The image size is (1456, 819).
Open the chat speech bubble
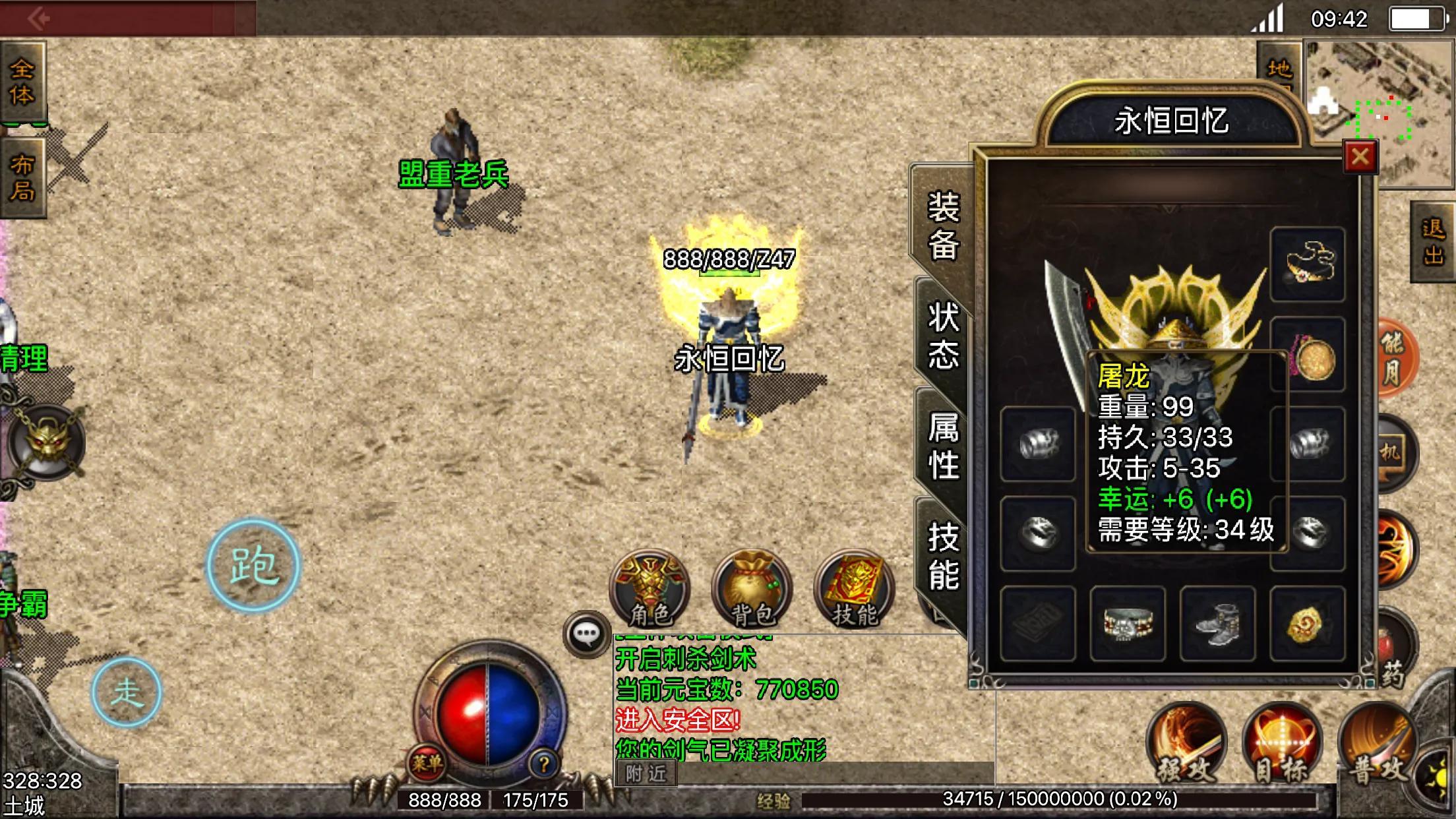pos(586,634)
